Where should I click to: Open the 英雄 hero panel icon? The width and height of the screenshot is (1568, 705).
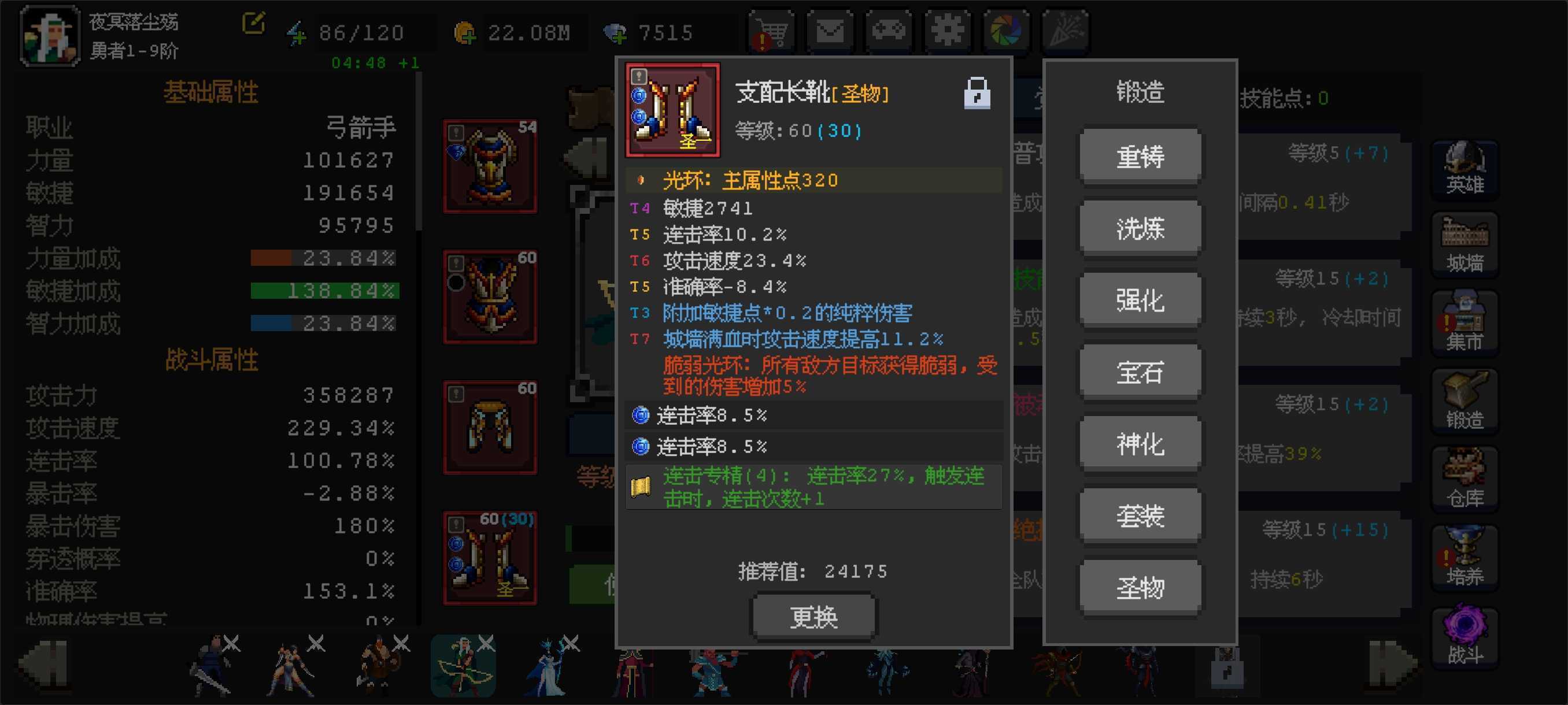tap(1465, 167)
